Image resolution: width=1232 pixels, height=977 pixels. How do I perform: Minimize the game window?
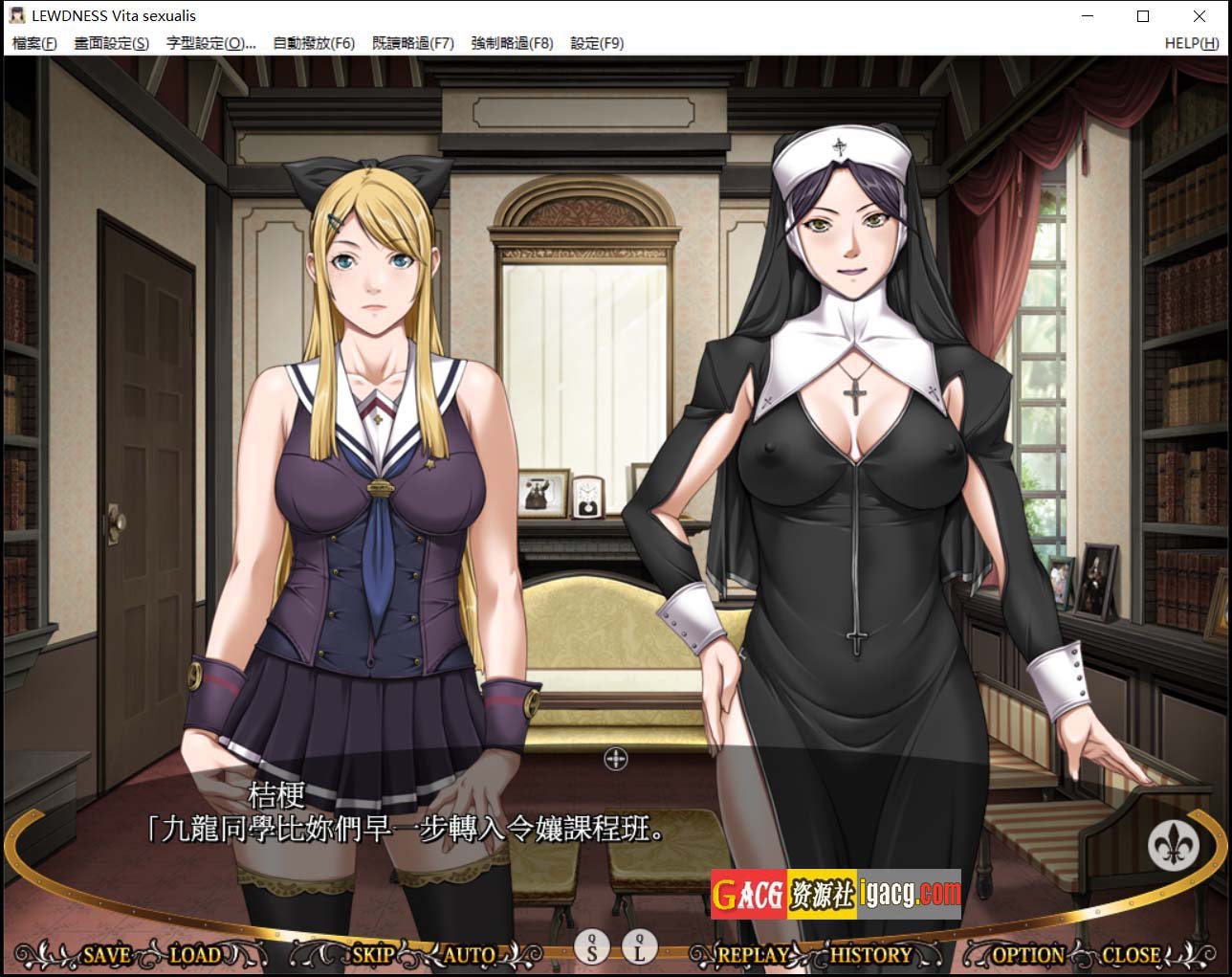tap(1088, 16)
